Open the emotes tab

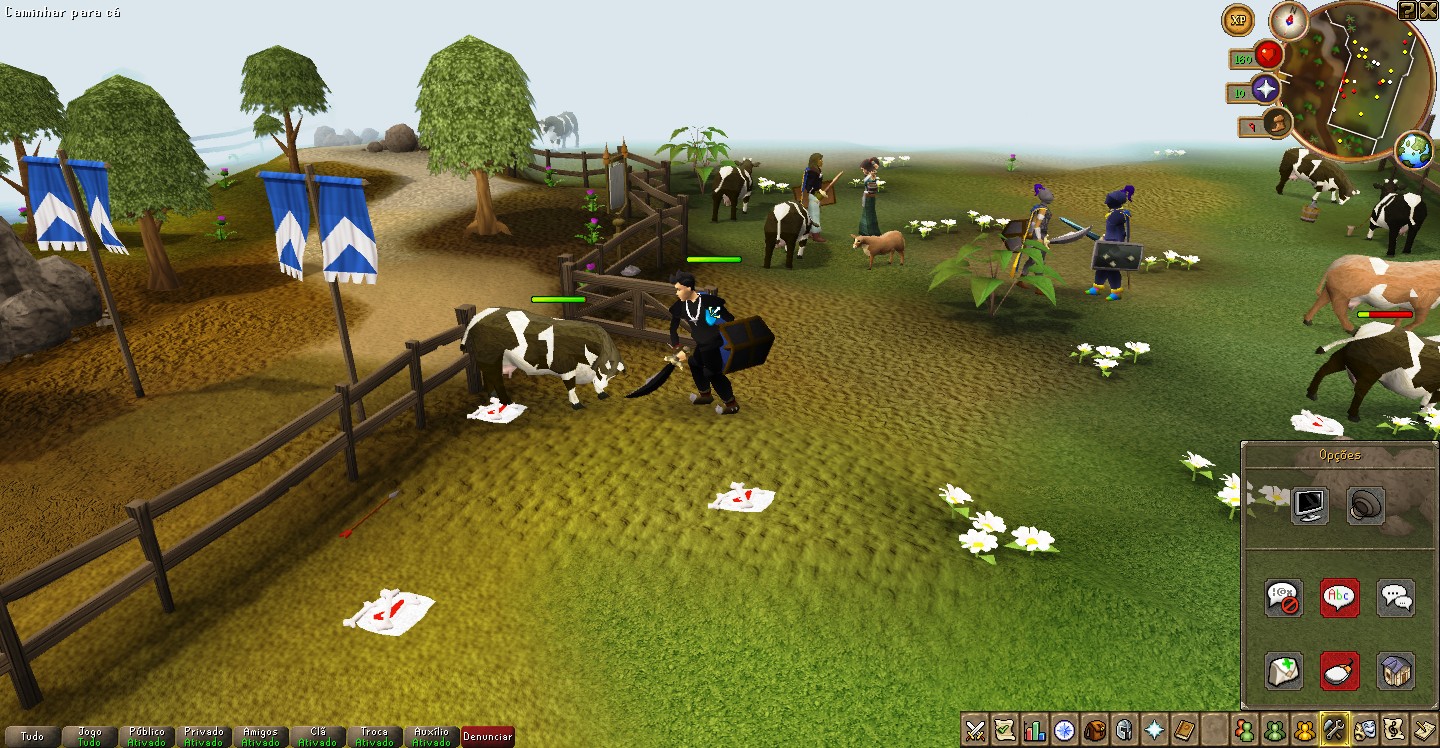1367,729
